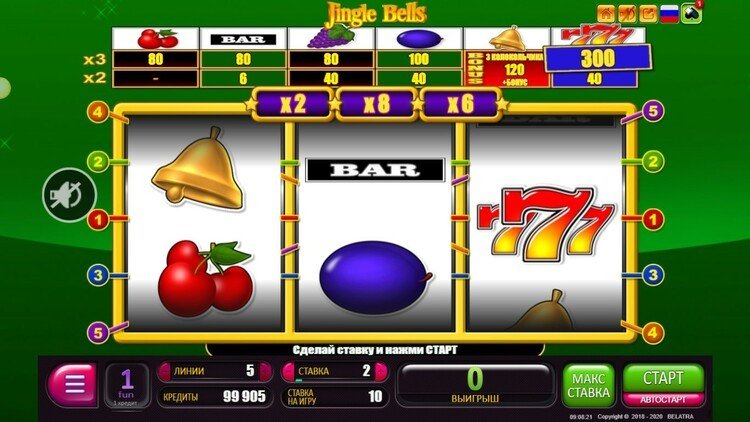Set the maximum bet with МАКС СТАВКА
This screenshot has height=422, width=750.
tap(589, 384)
